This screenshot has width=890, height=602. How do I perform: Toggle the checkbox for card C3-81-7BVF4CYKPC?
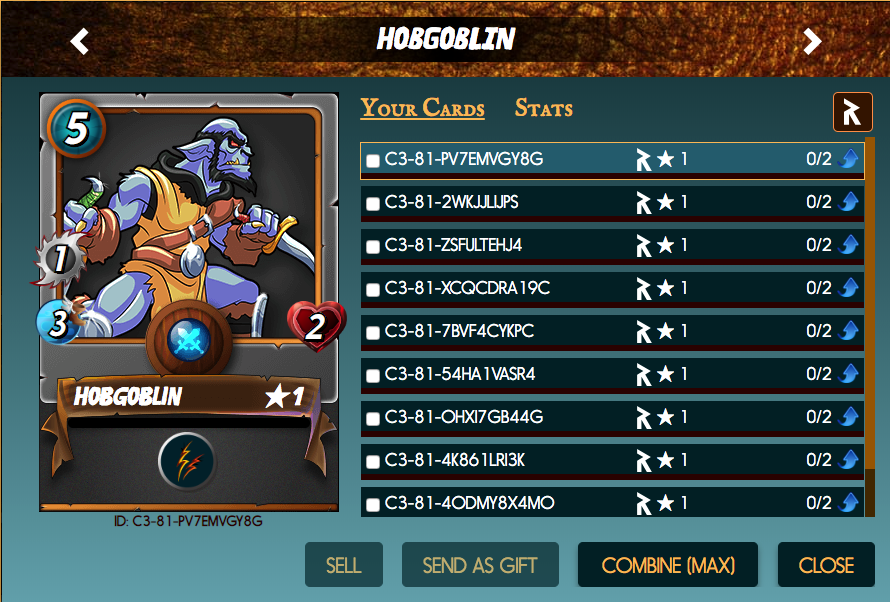pyautogui.click(x=373, y=332)
